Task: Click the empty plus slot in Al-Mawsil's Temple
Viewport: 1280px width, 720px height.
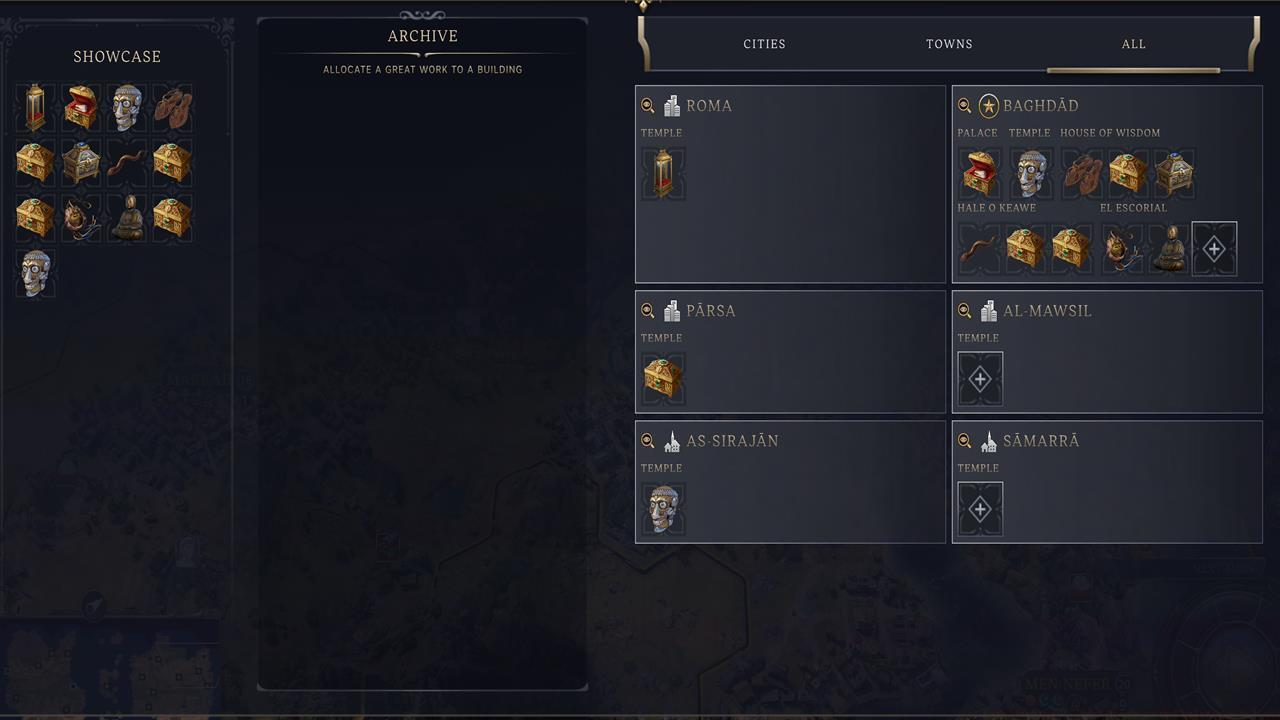Action: coord(980,378)
